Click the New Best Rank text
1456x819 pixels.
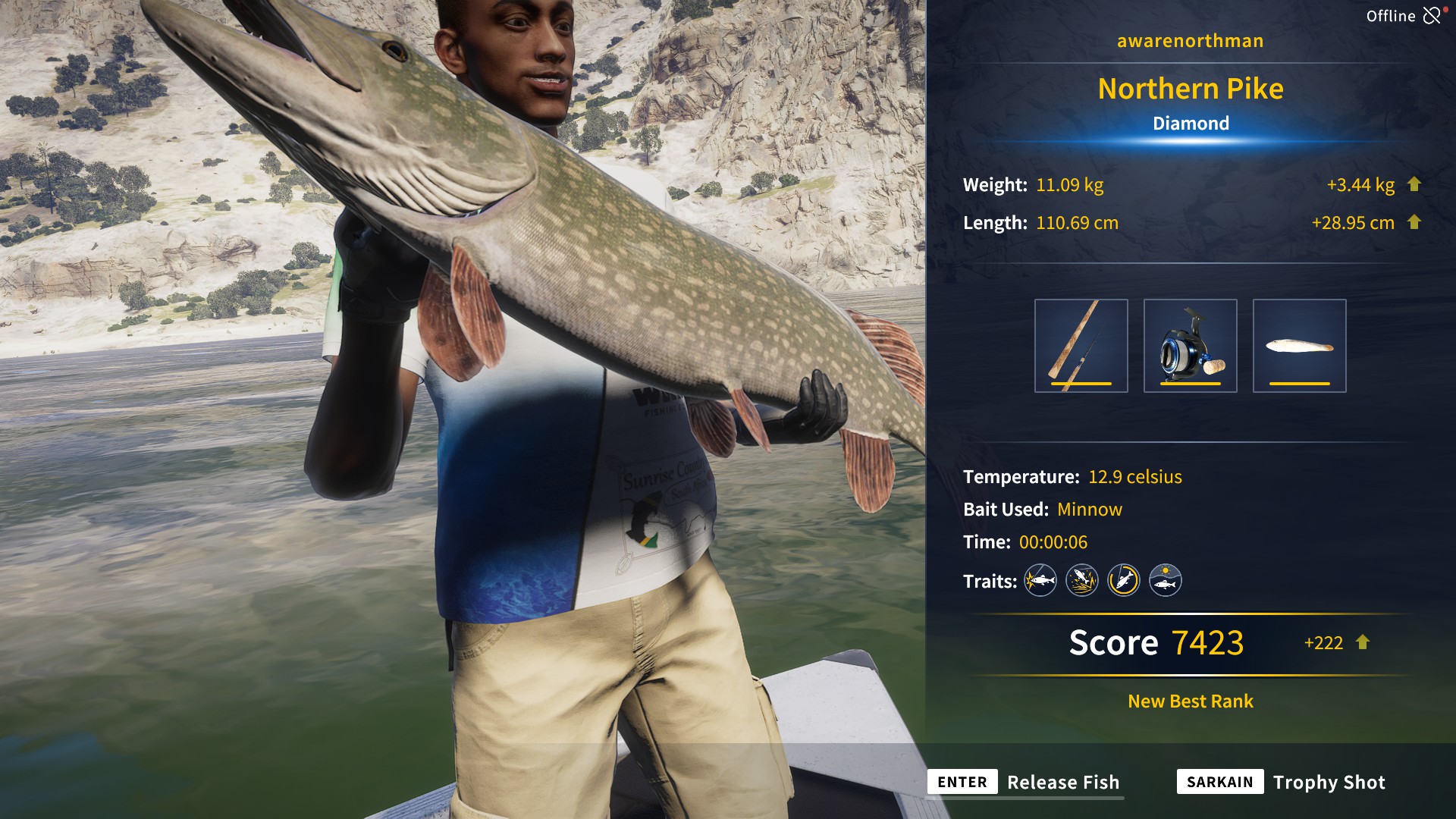tap(1189, 701)
